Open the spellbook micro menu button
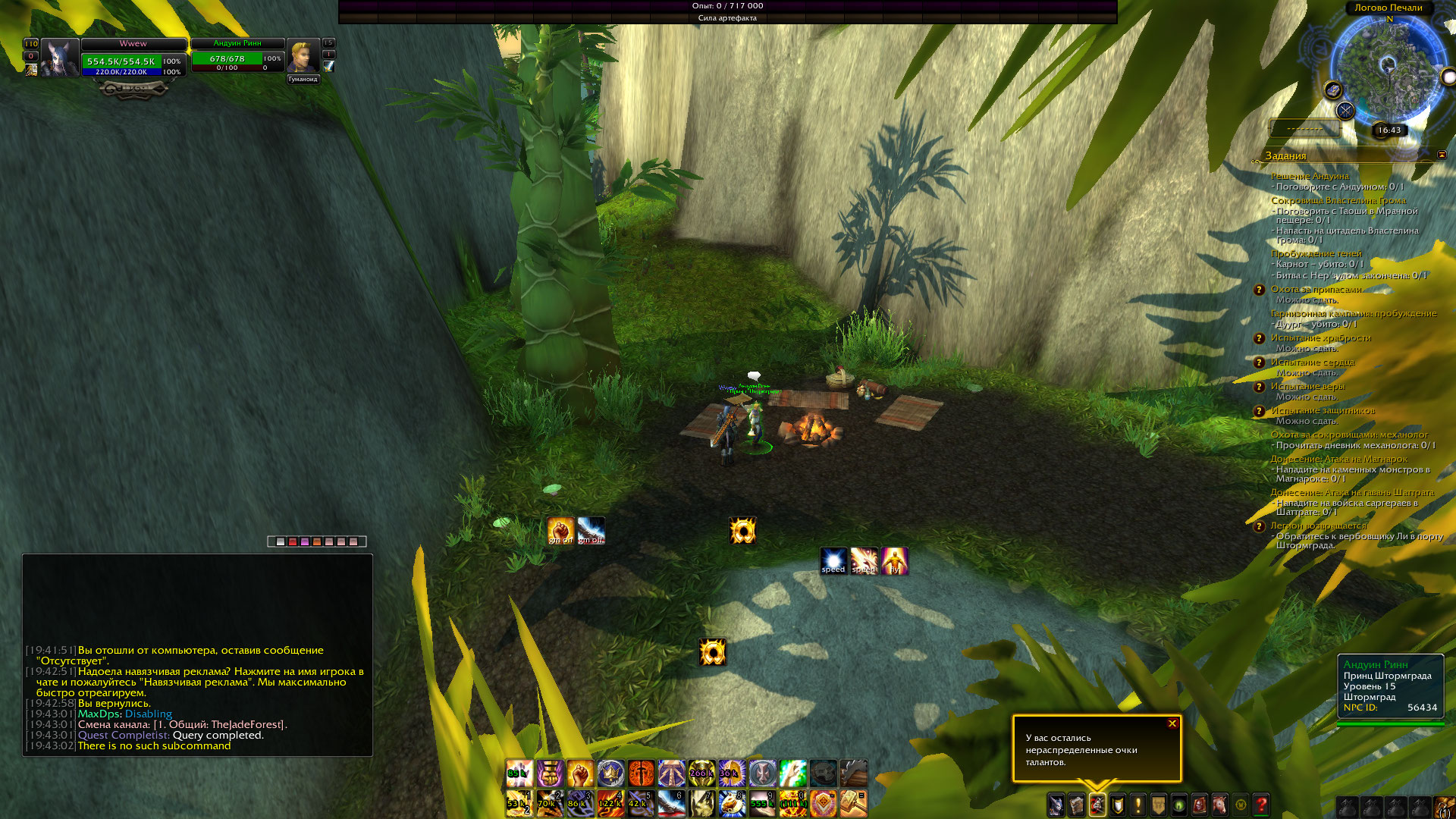The width and height of the screenshot is (1456, 819). pyautogui.click(x=1077, y=805)
